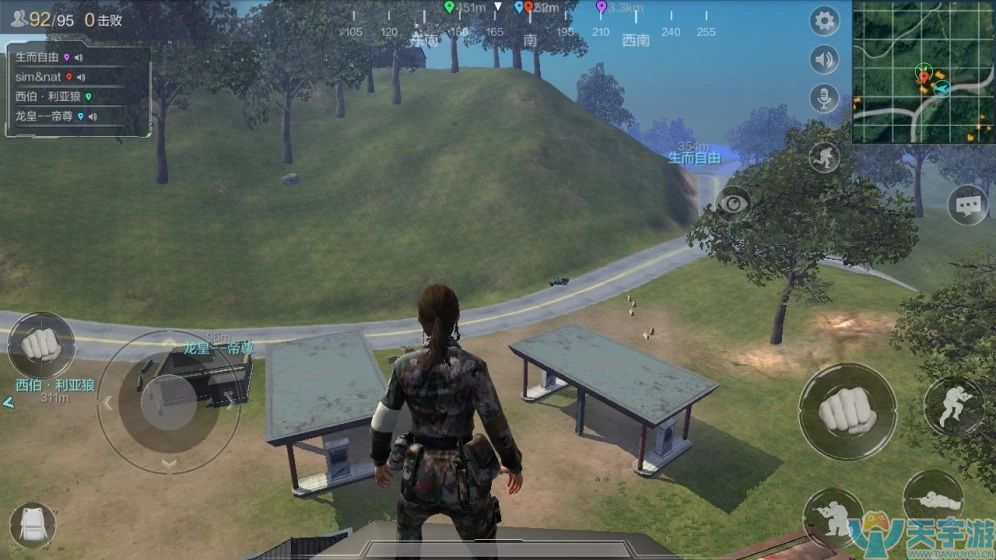The height and width of the screenshot is (560, 996).
Task: Toggle the speaker sound button
Action: coord(824,60)
